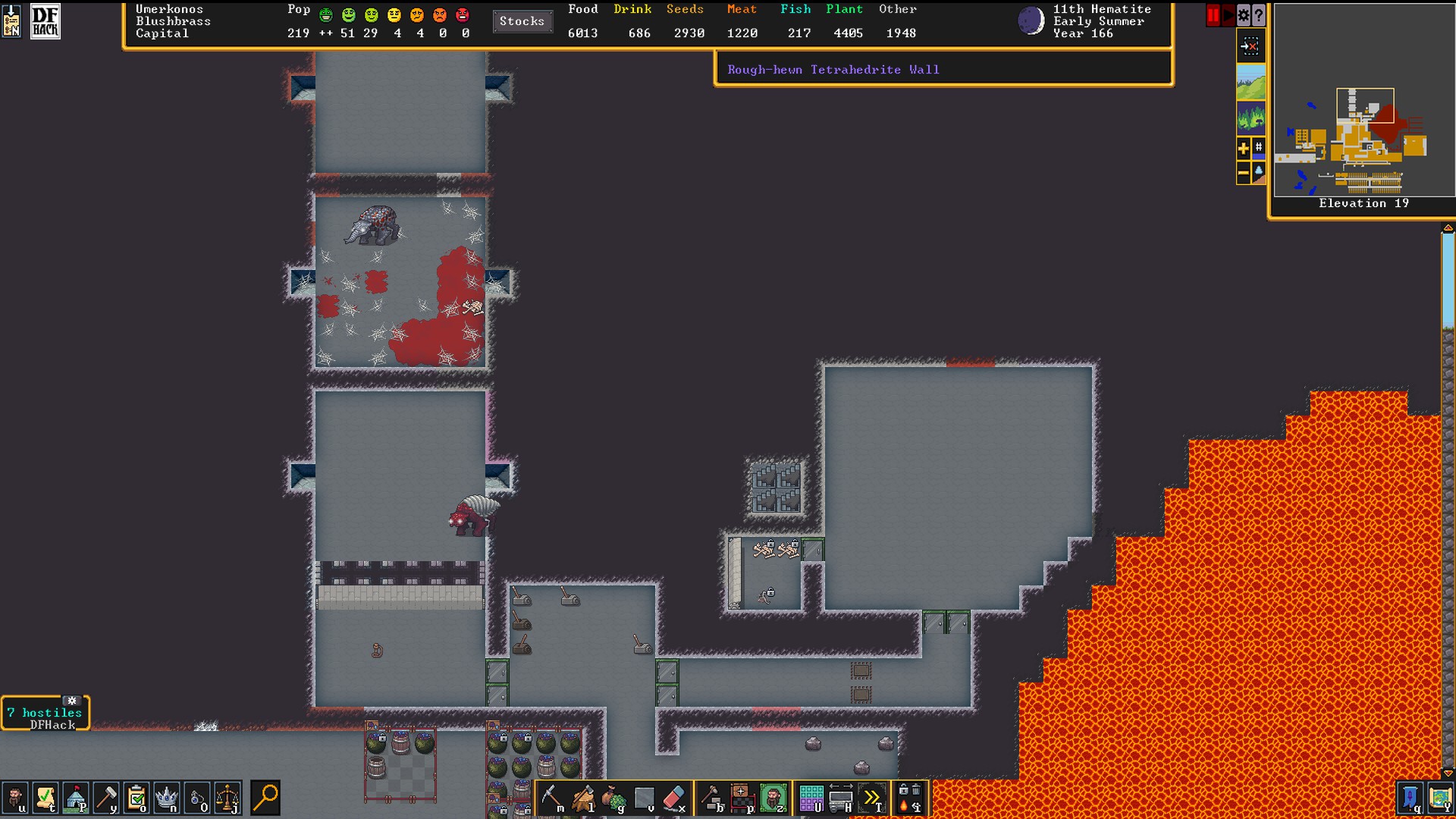1456x819 pixels.
Task: Open the citizens bearded dwarf menu
Action: [x=15, y=798]
